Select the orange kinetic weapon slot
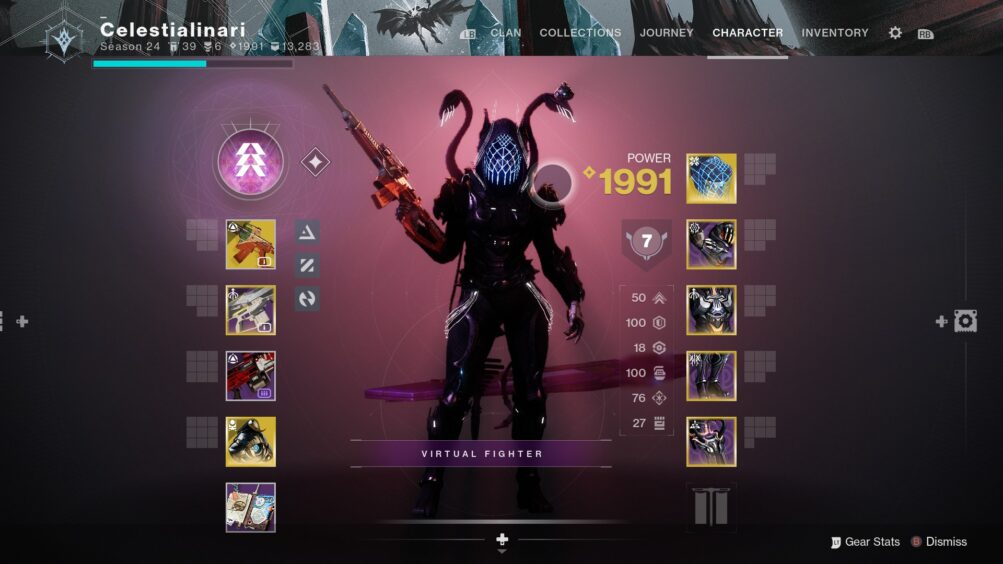Viewport: 1003px width, 564px height. click(x=250, y=245)
